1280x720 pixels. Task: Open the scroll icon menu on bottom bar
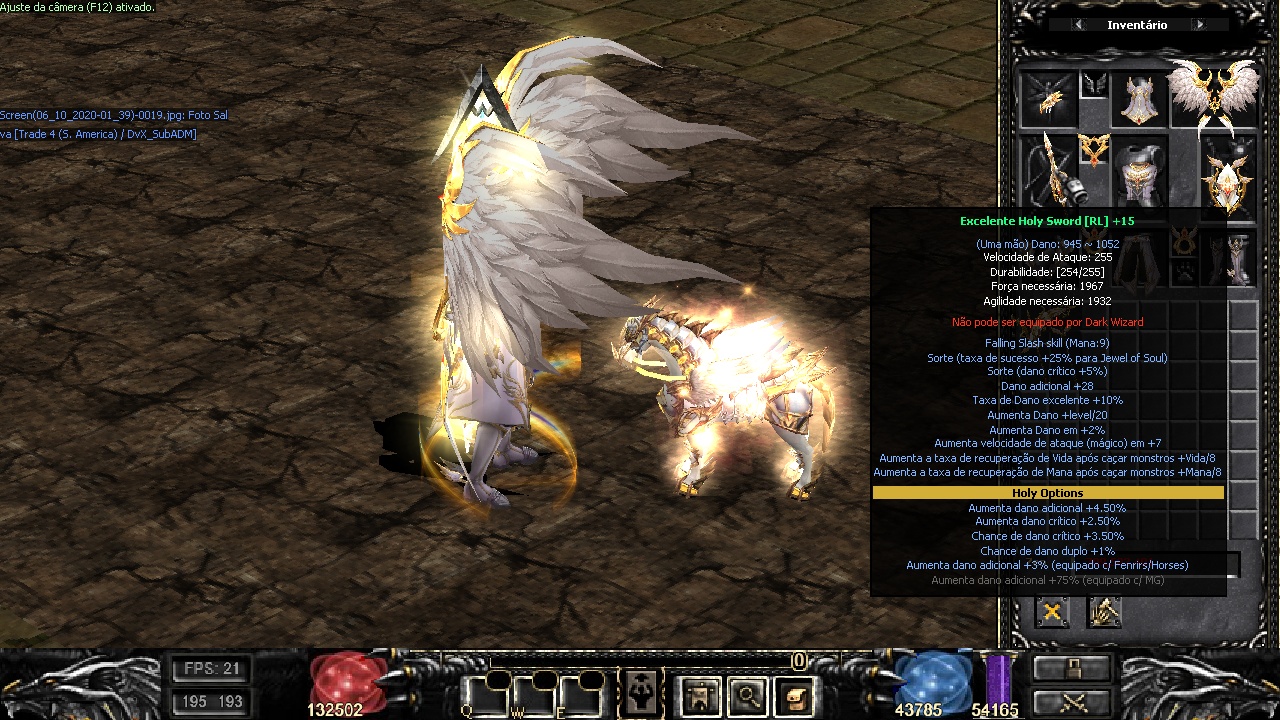click(795, 696)
